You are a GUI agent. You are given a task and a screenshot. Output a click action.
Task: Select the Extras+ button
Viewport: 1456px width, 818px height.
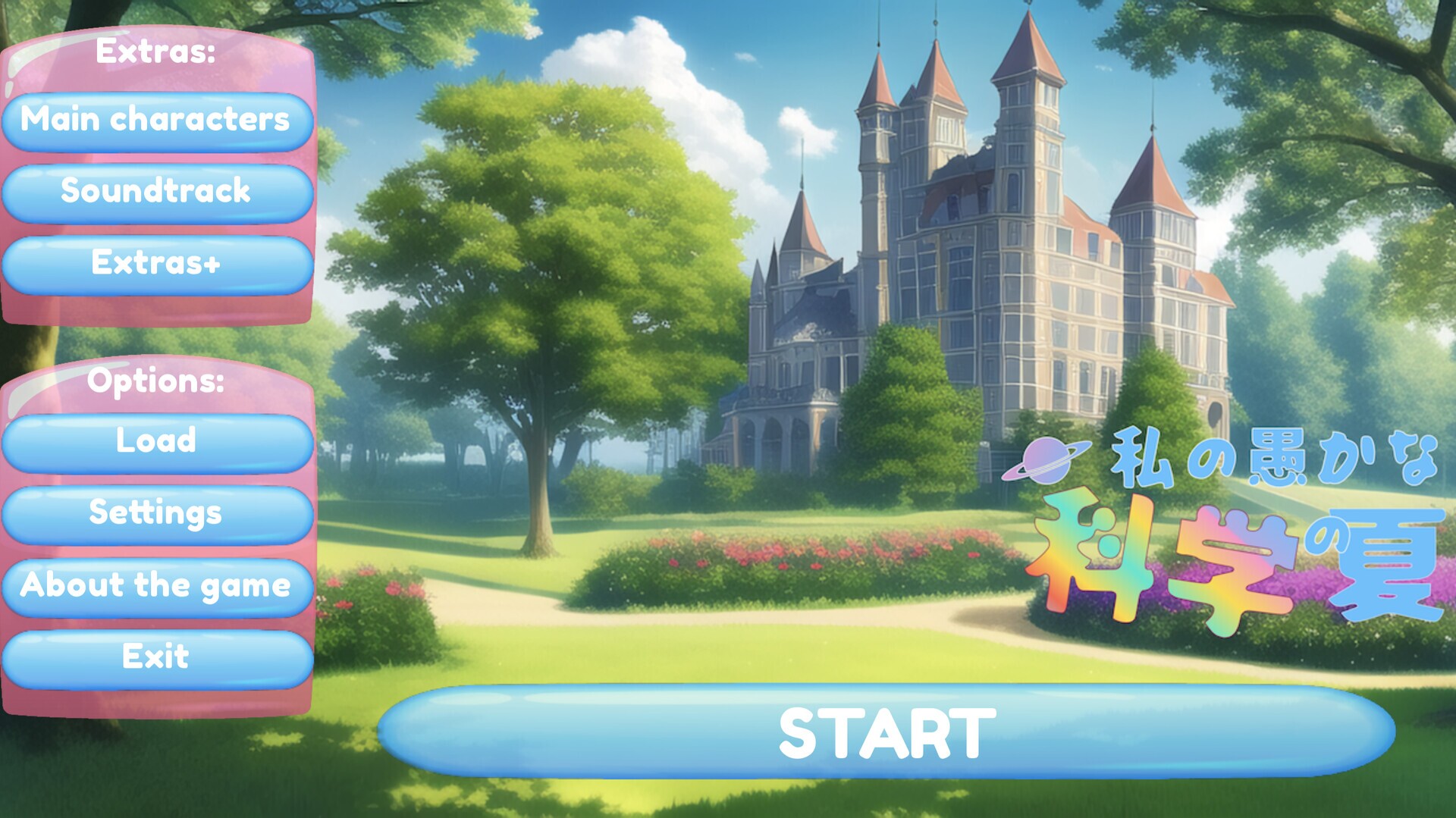click(157, 265)
